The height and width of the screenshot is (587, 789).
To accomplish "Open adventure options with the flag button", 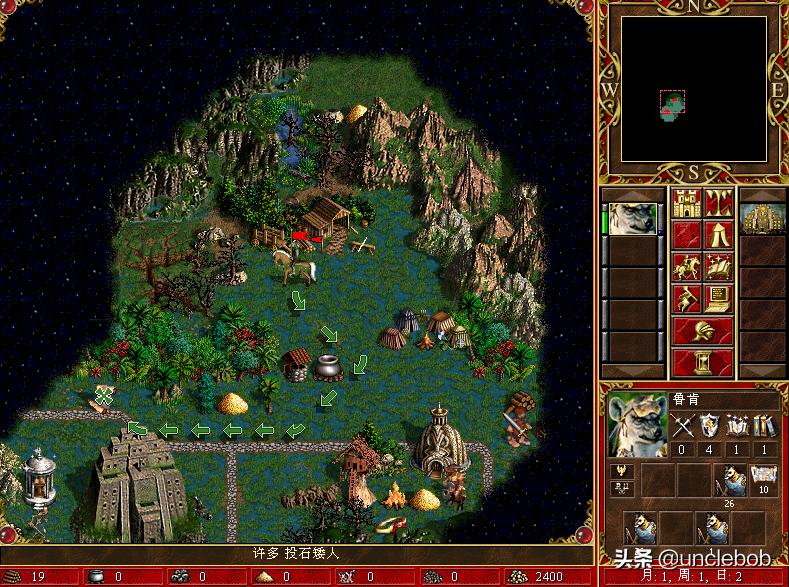I will coord(687,299).
